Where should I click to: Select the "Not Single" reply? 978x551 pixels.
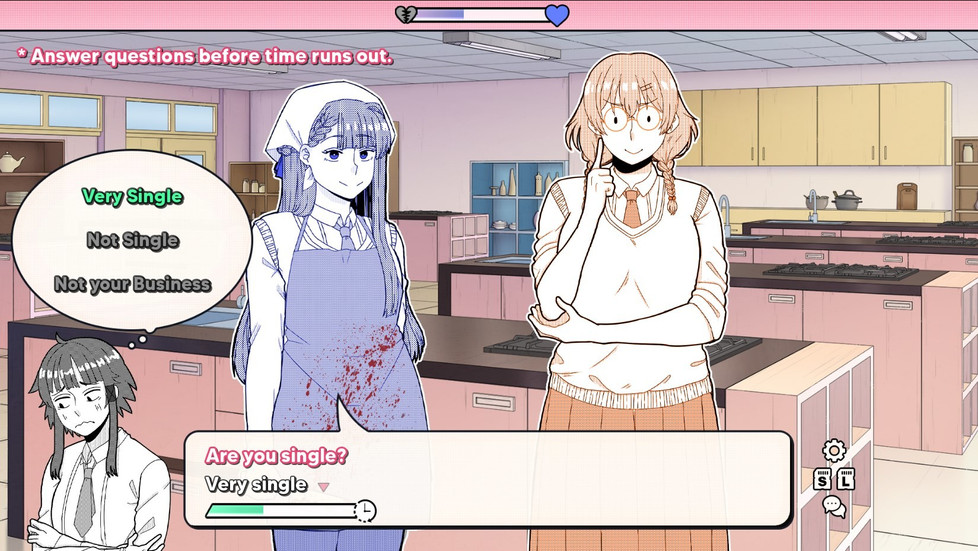click(x=132, y=240)
